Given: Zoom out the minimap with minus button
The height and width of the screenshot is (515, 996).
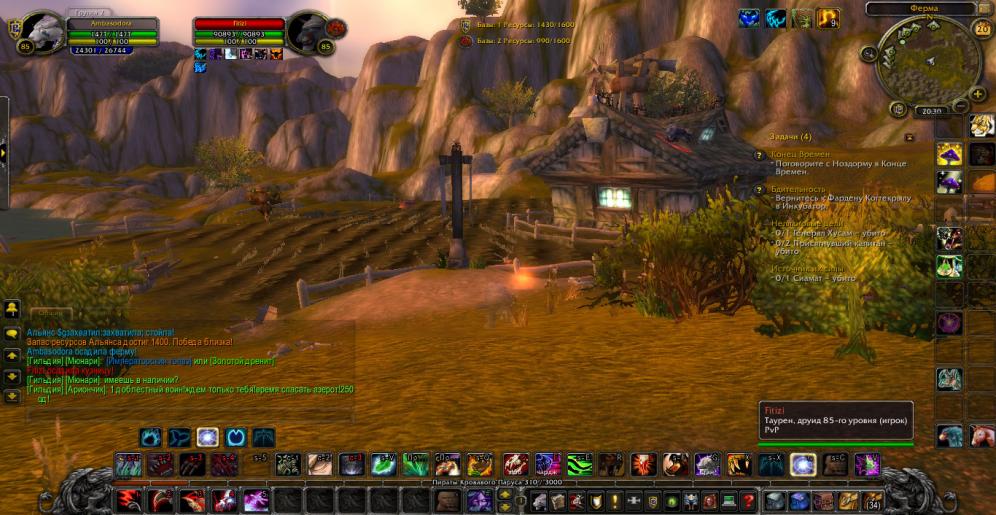Looking at the screenshot, I should (x=960, y=107).
